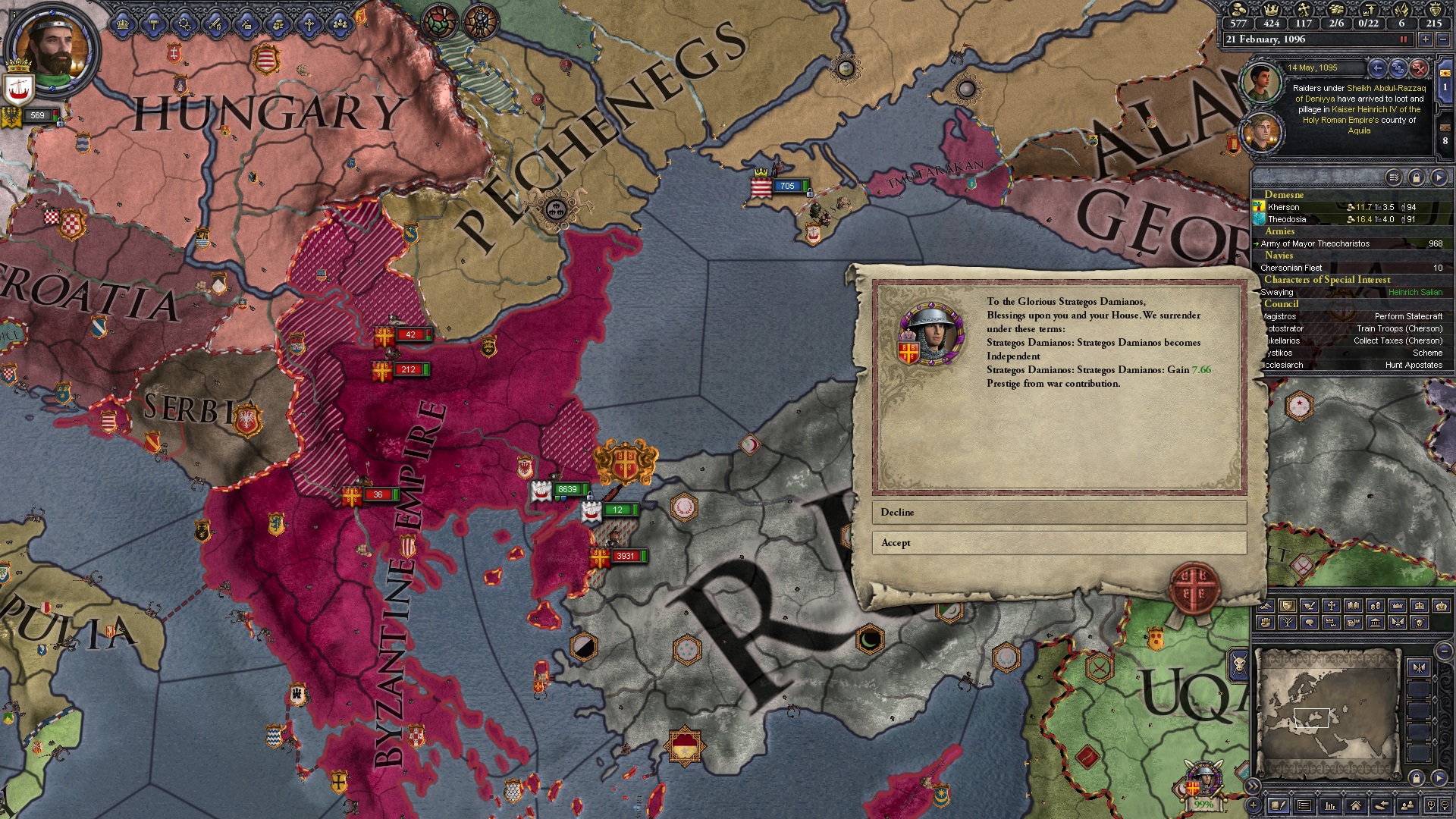Decline the surrender offer
1456x819 pixels.
click(x=1059, y=513)
